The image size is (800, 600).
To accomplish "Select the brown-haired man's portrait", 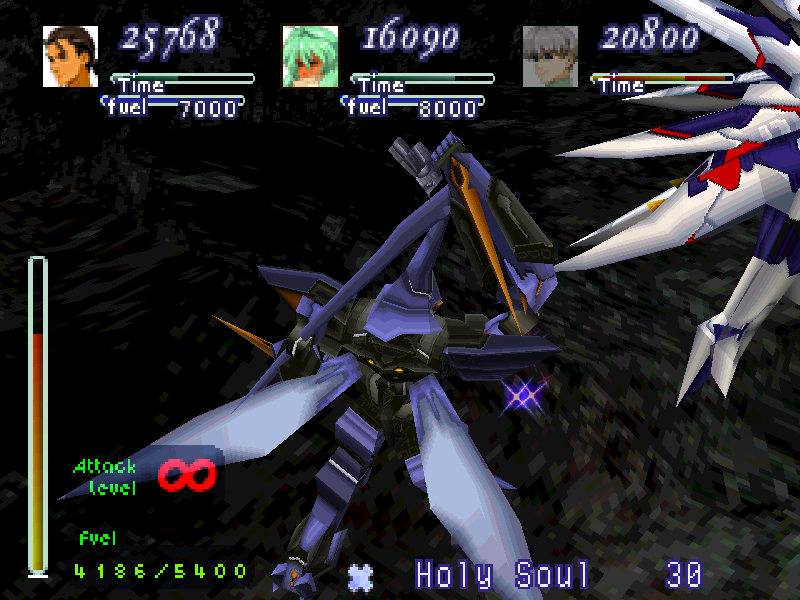I will (71, 56).
